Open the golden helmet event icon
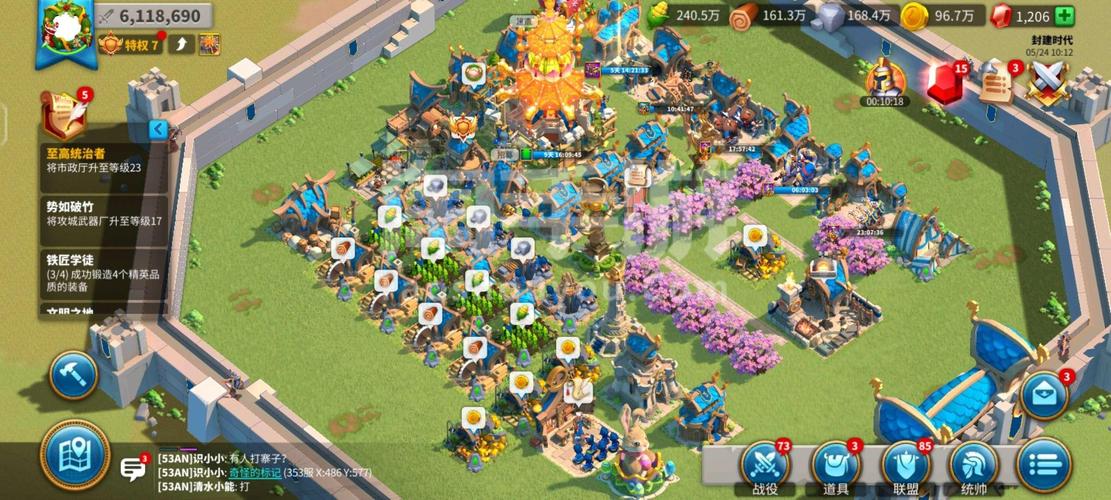1111x500 pixels. point(884,79)
